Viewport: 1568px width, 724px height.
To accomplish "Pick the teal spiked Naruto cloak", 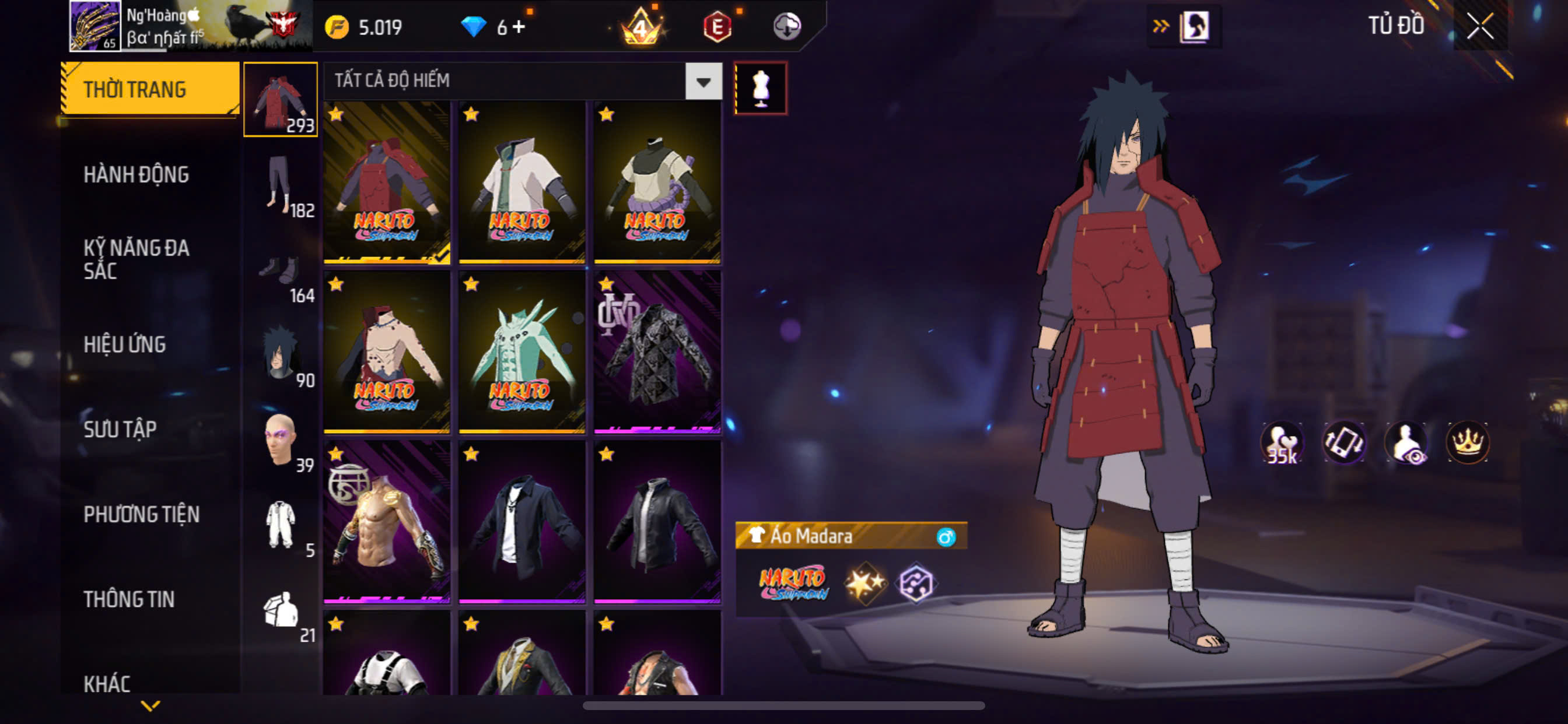I will 521,352.
